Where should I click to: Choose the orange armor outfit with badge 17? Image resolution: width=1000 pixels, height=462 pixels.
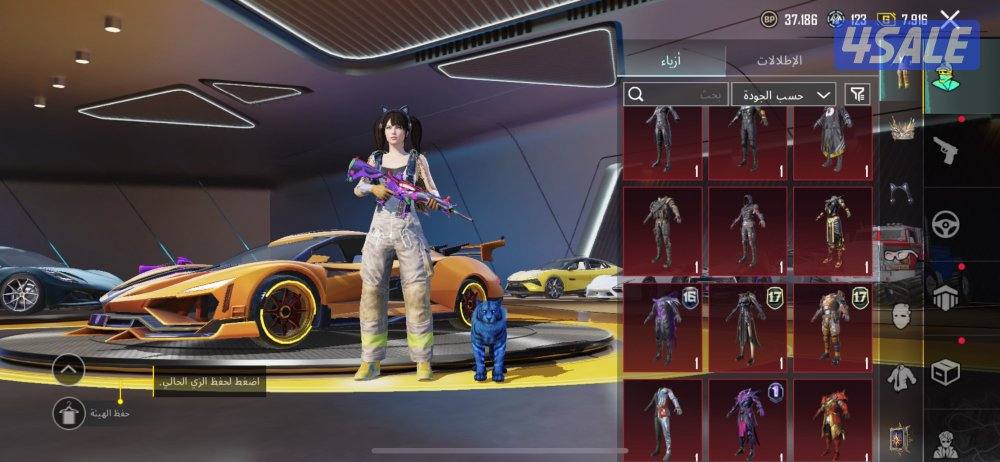click(x=833, y=326)
